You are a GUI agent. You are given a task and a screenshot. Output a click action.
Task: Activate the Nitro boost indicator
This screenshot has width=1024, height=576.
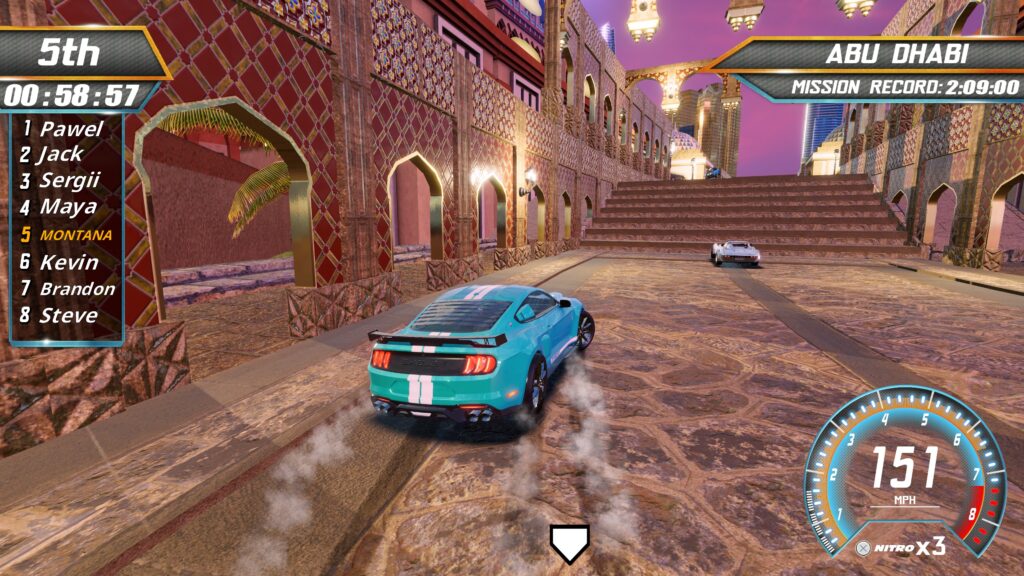tap(900, 547)
